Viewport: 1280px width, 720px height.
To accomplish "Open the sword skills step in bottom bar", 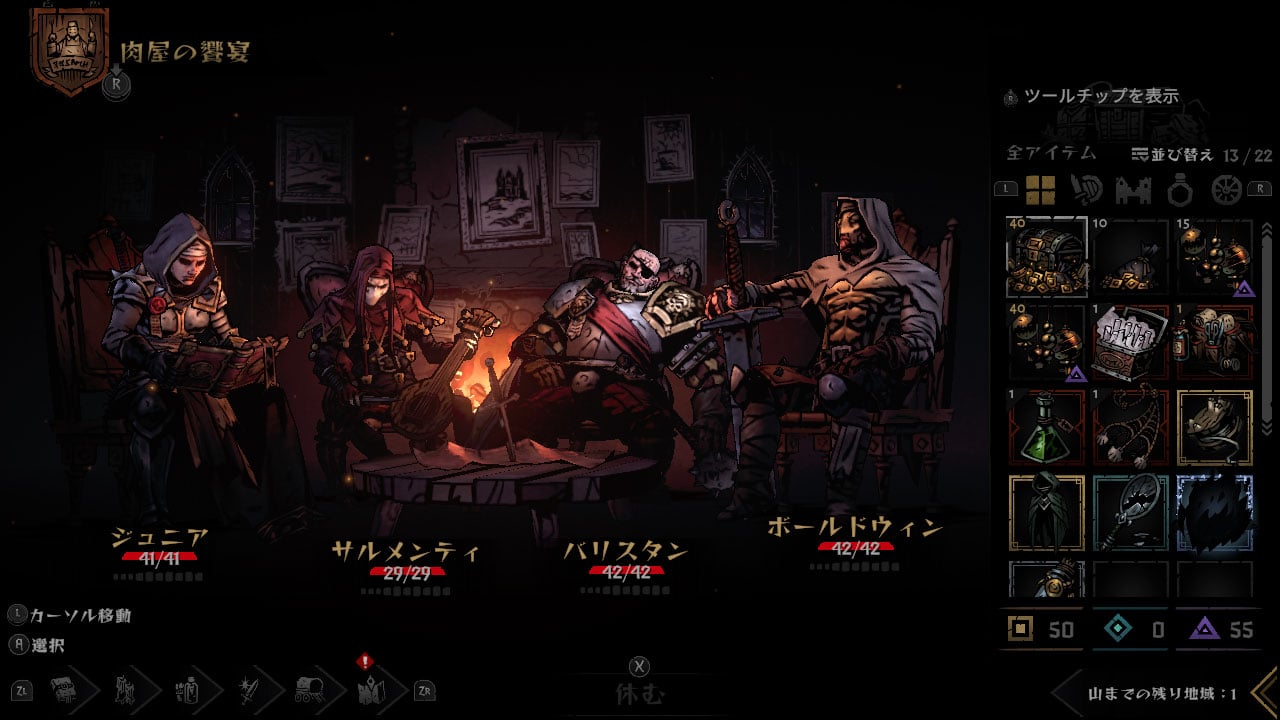I will click(248, 688).
